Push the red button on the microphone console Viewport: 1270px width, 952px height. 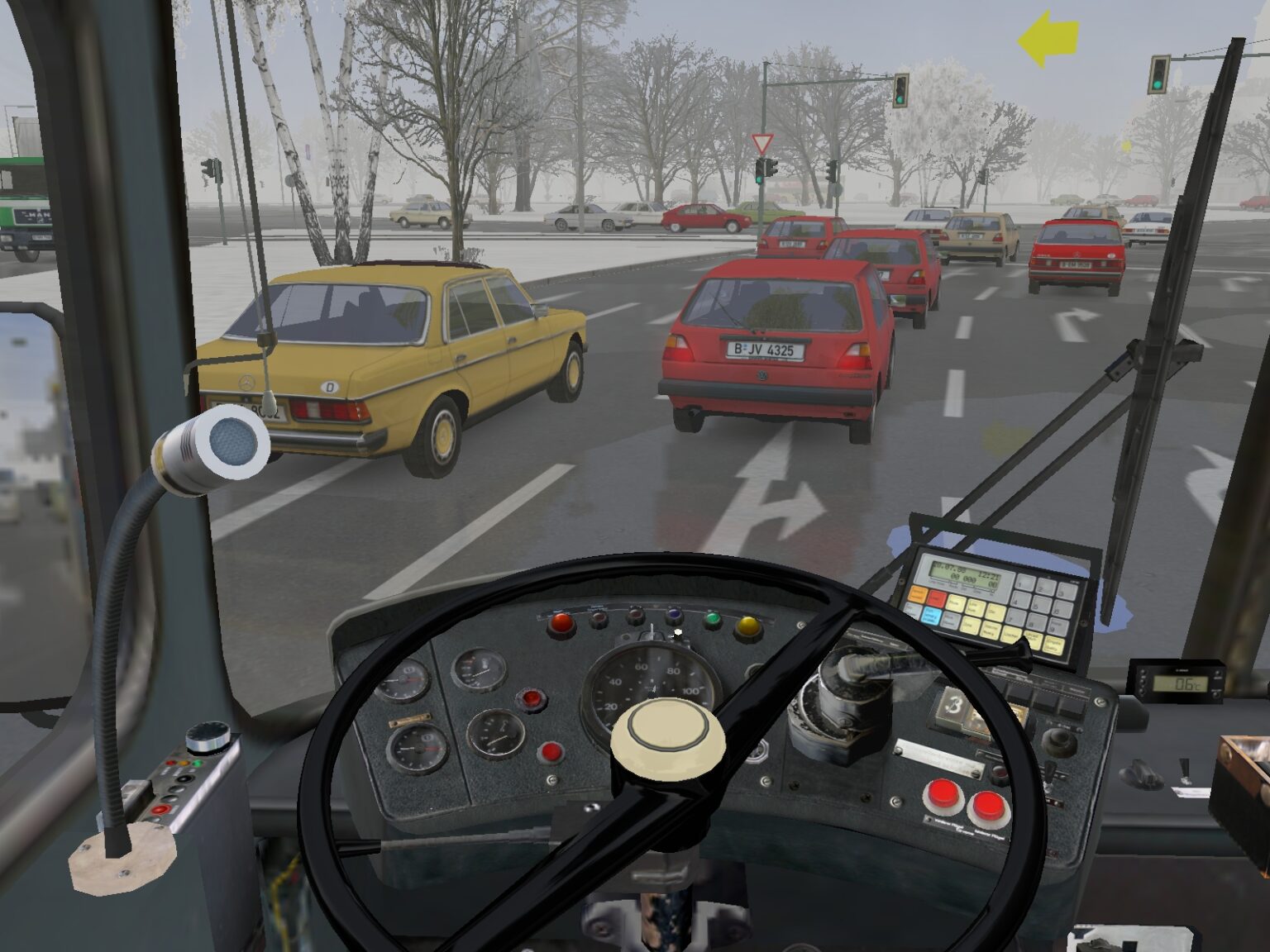click(163, 808)
